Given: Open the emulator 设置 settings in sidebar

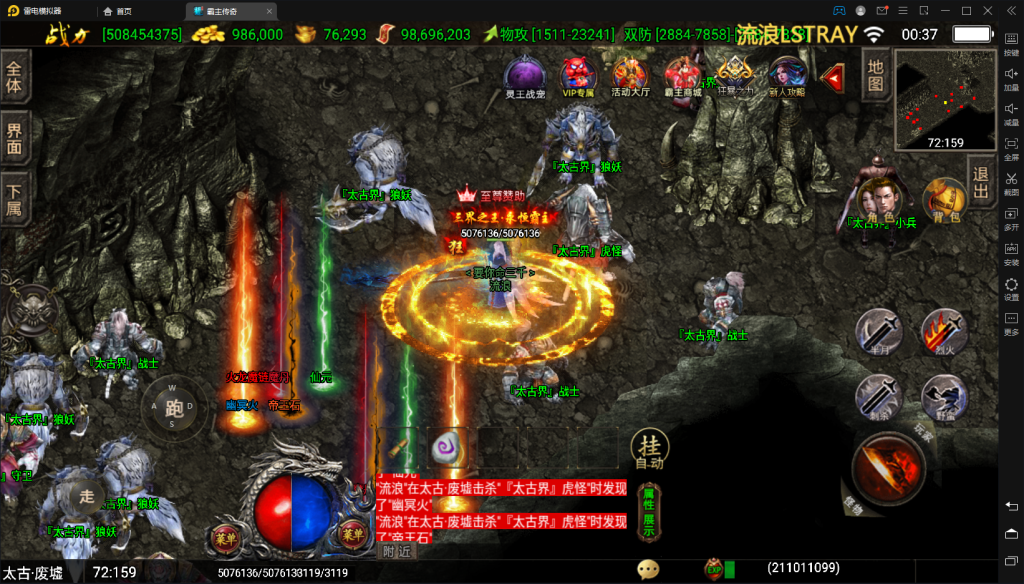Looking at the screenshot, I should pyautogui.click(x=1011, y=289).
